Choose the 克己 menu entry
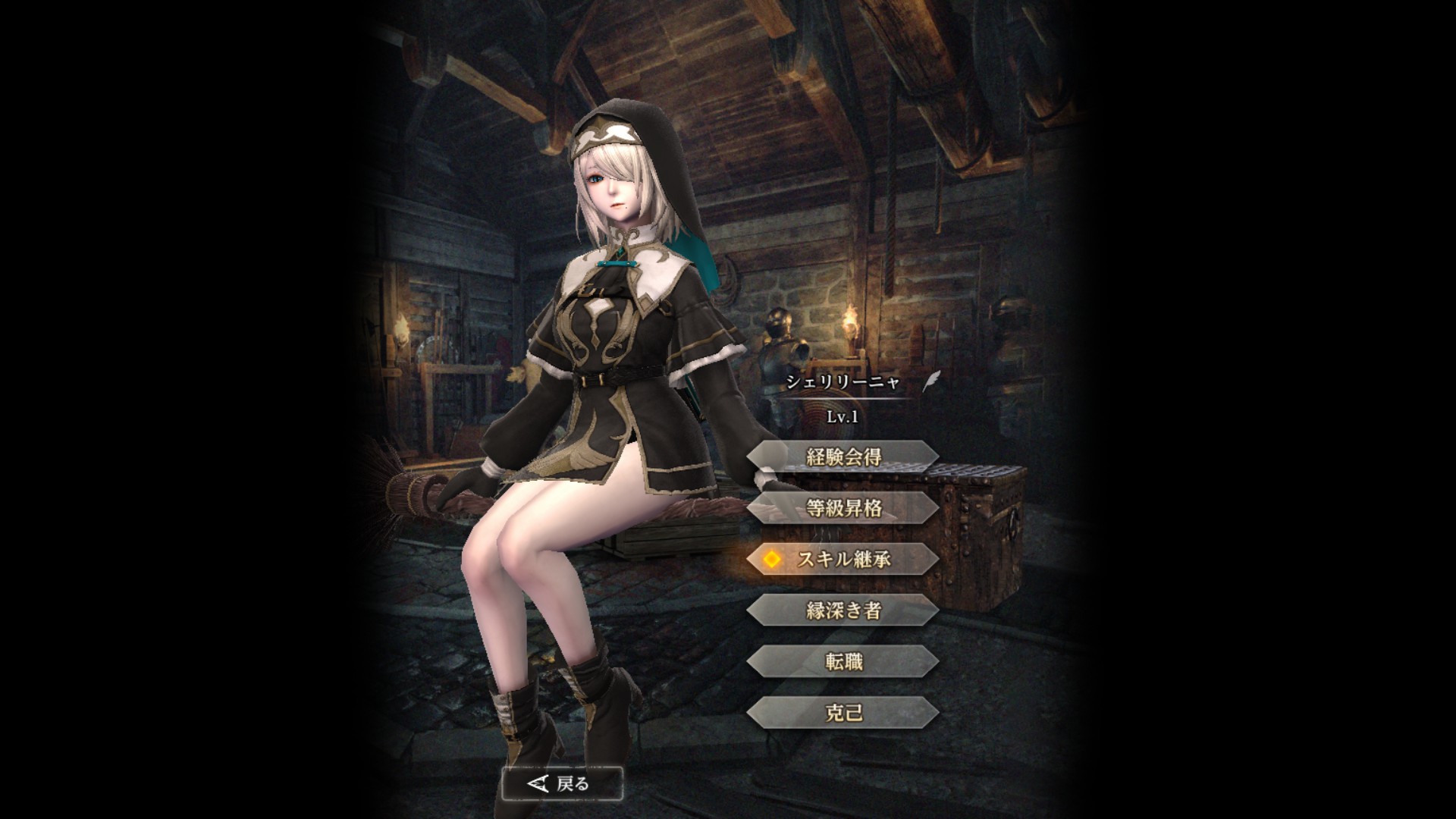Viewport: 1456px width, 819px height. (843, 713)
